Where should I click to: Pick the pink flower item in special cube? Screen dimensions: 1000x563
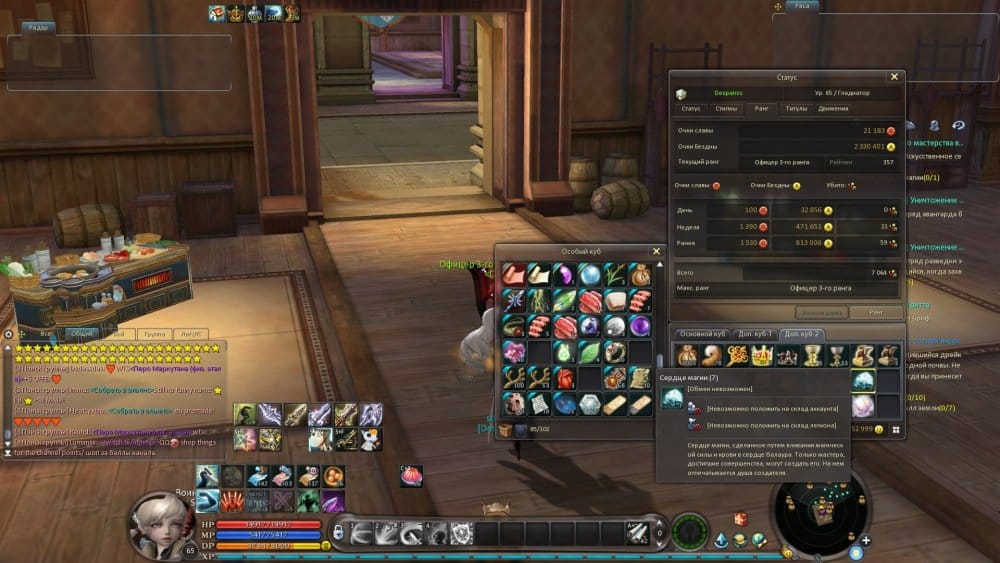pyautogui.click(x=514, y=351)
